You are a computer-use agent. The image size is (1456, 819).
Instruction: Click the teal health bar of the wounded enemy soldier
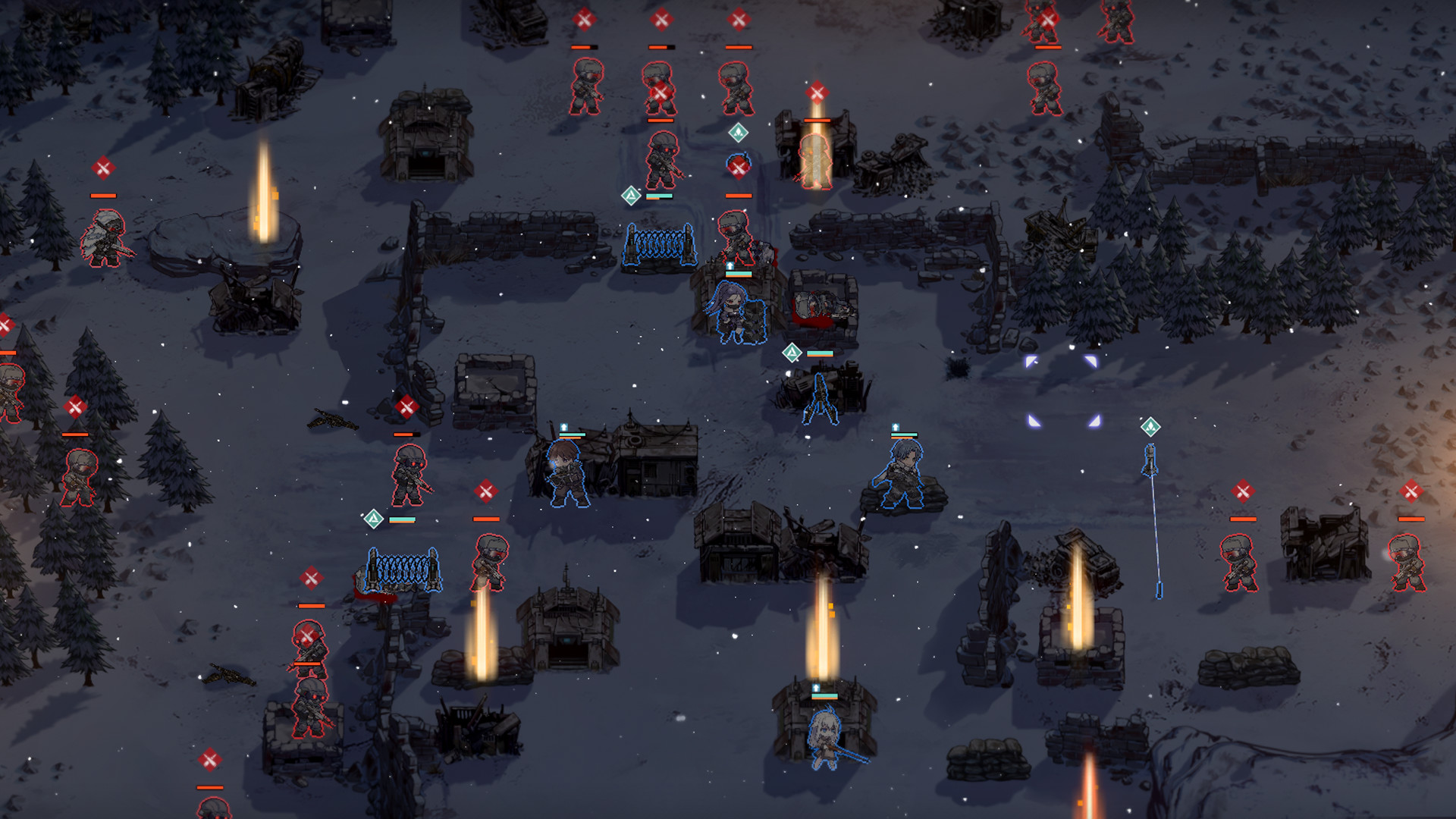coord(660,196)
